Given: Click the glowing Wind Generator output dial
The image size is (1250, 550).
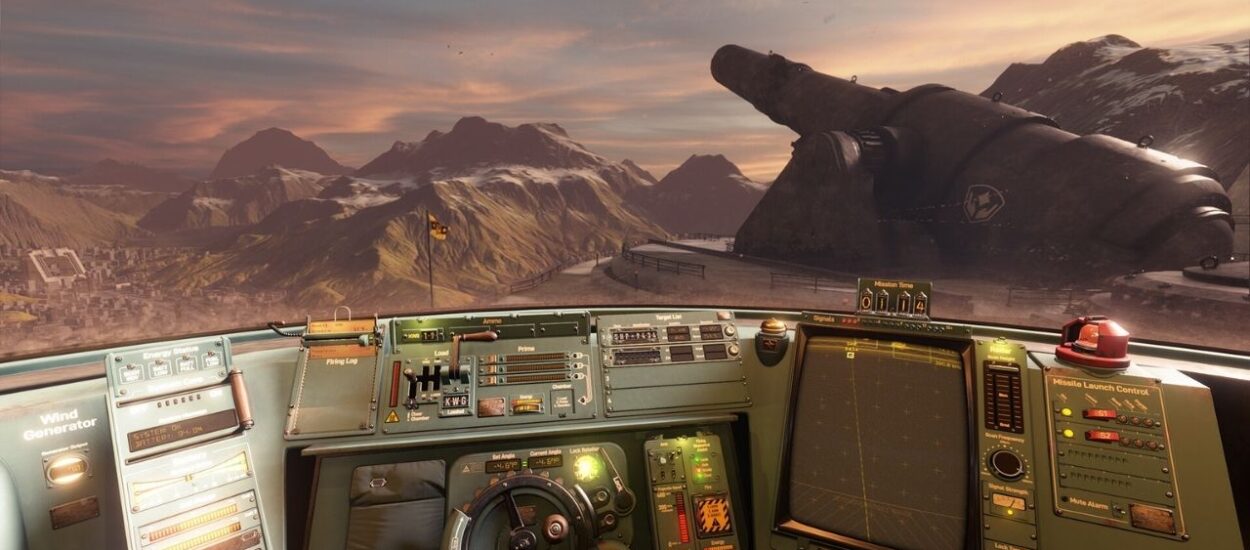Looking at the screenshot, I should (67, 468).
